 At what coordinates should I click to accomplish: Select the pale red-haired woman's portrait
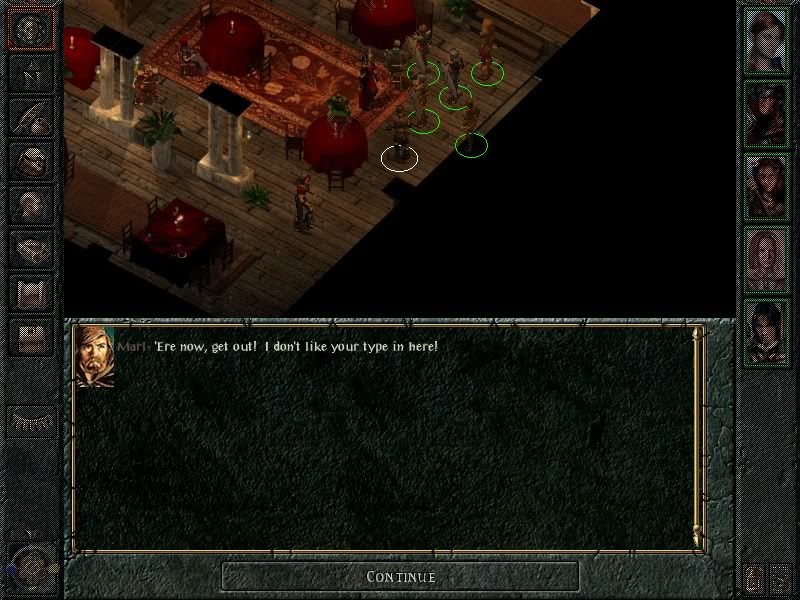coord(768,258)
